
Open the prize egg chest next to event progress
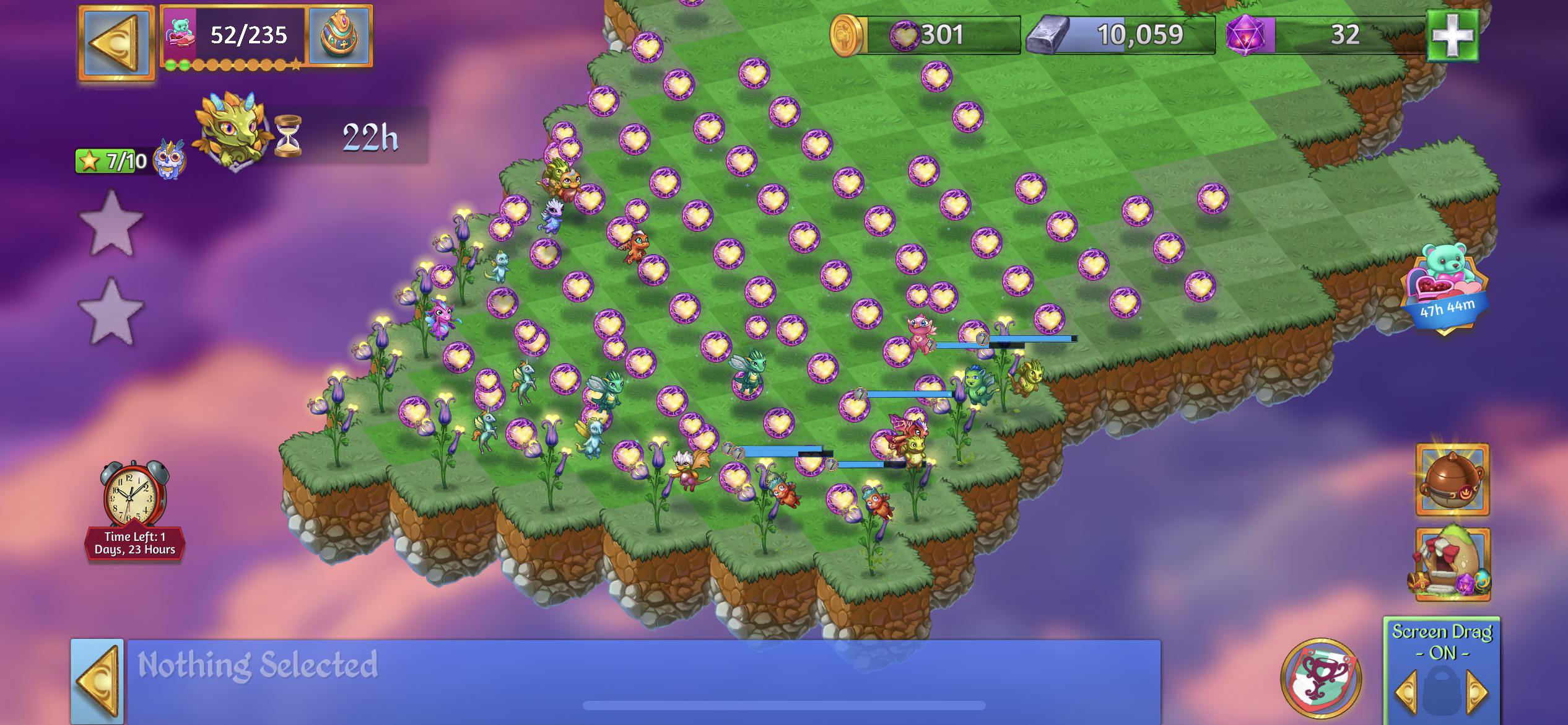click(339, 34)
